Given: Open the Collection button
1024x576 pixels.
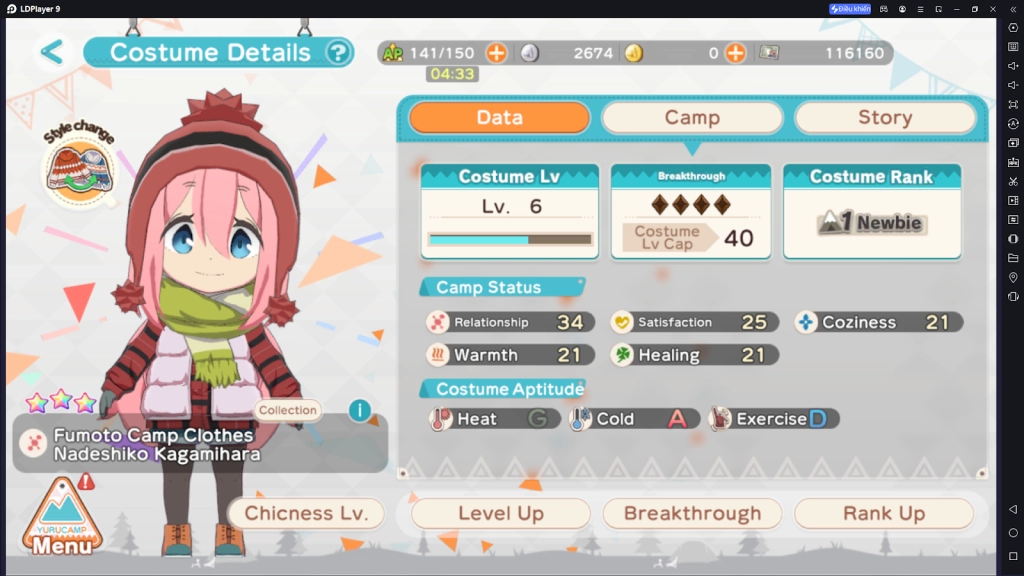Looking at the screenshot, I should point(288,410).
